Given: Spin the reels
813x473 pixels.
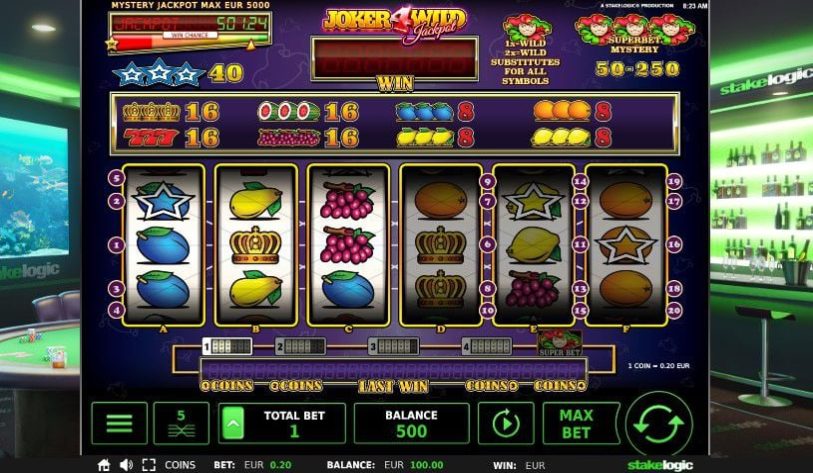Looking at the screenshot, I should pos(659,423).
